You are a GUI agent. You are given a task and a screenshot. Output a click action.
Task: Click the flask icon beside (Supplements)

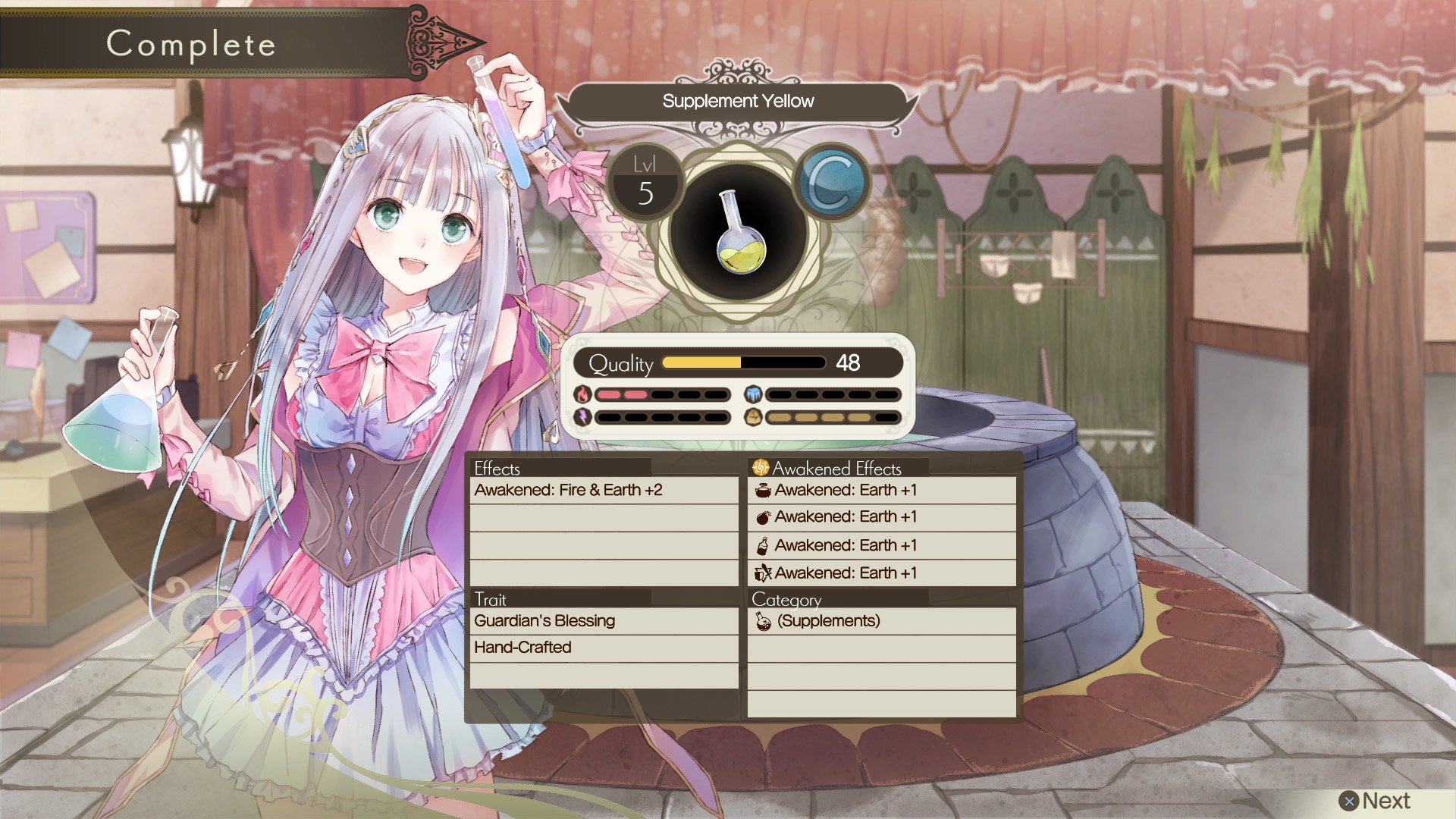tap(763, 620)
